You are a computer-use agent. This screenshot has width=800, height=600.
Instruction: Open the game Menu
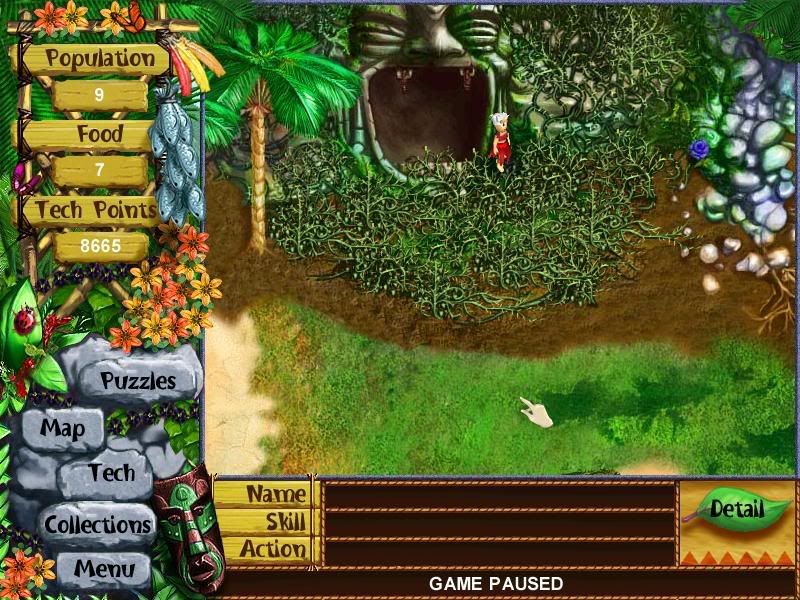[103, 570]
